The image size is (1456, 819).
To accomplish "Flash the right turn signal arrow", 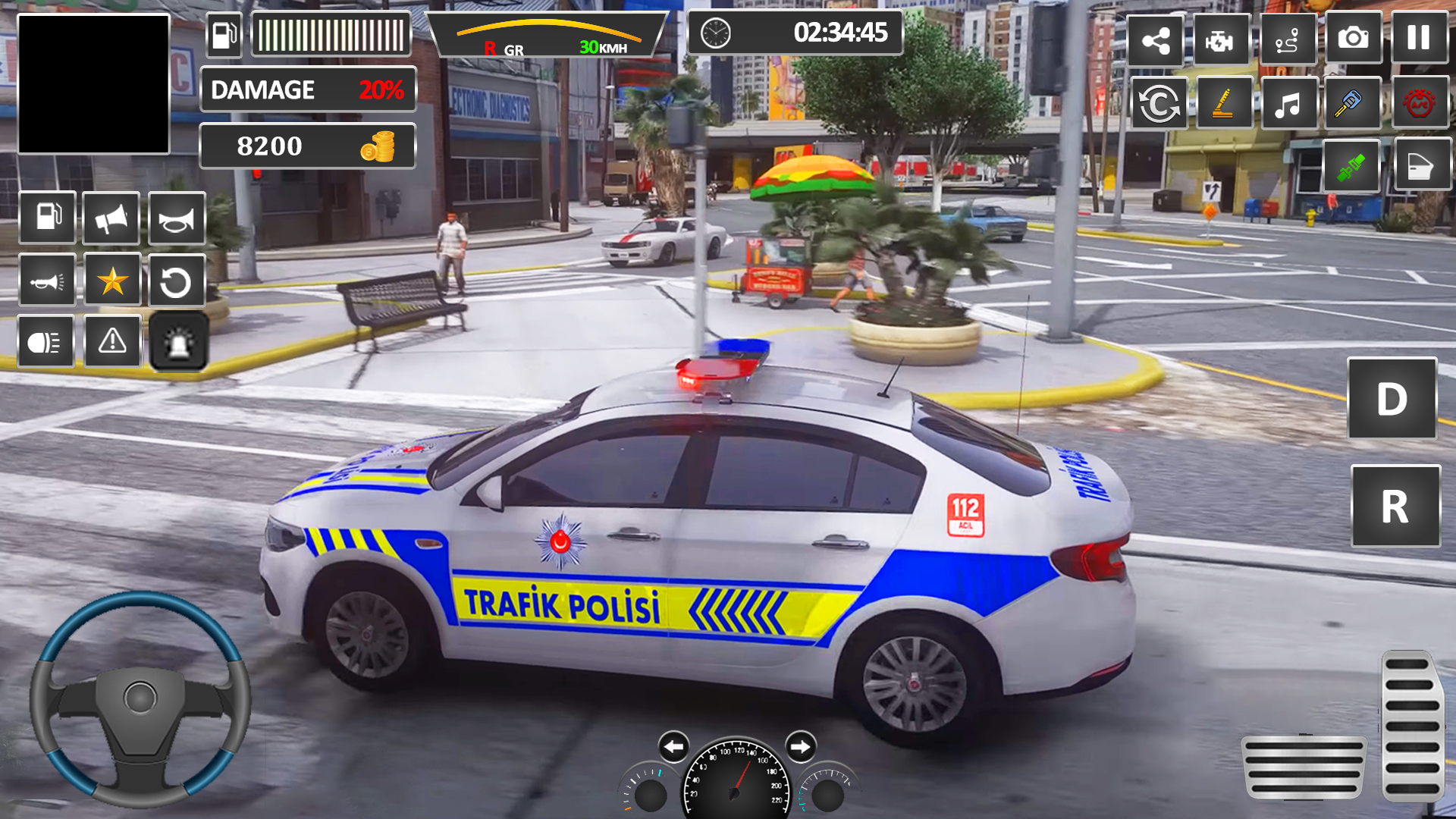I will pos(800,747).
